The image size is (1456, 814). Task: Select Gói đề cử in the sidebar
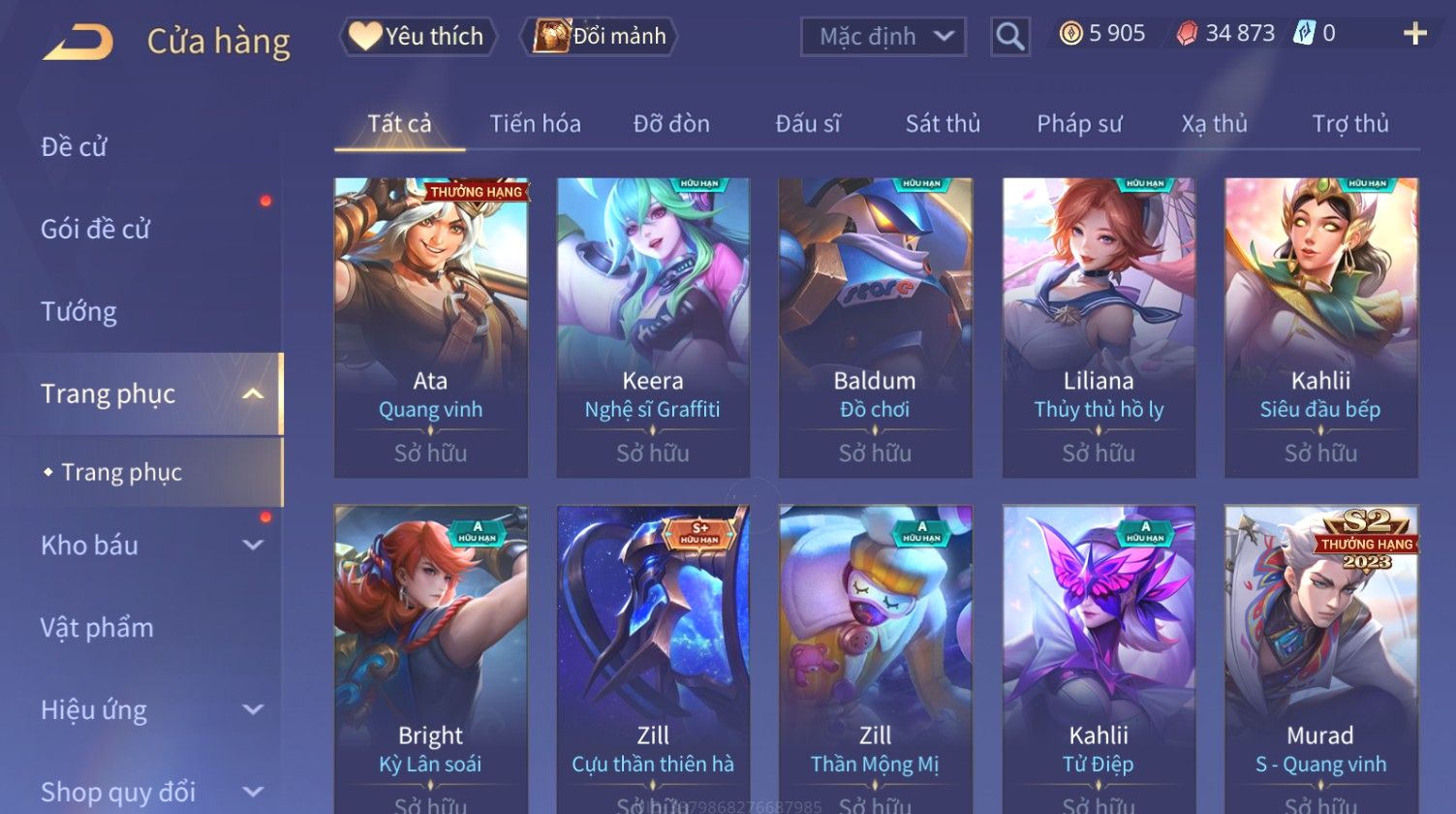coord(96,229)
